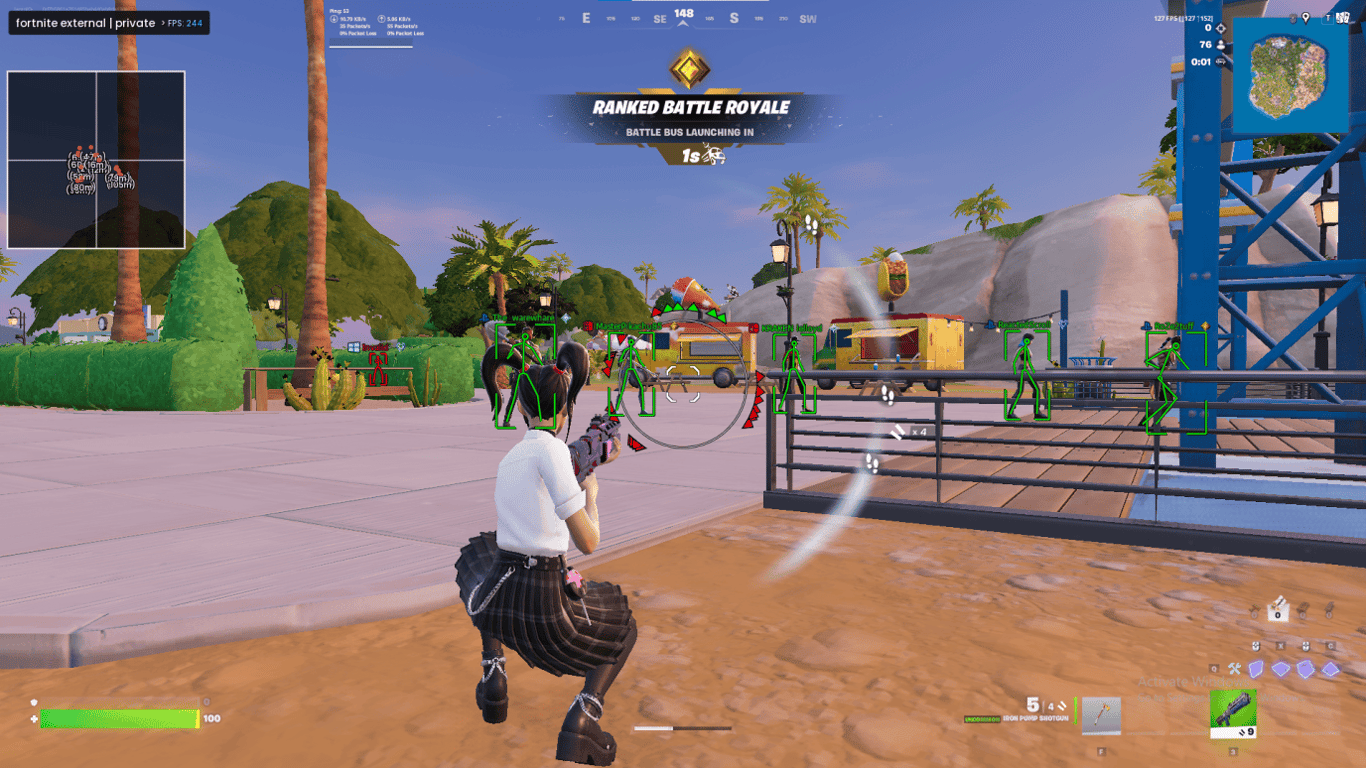Image resolution: width=1366 pixels, height=768 pixels.
Task: Click the players-remaining person icon
Action: (1220, 45)
